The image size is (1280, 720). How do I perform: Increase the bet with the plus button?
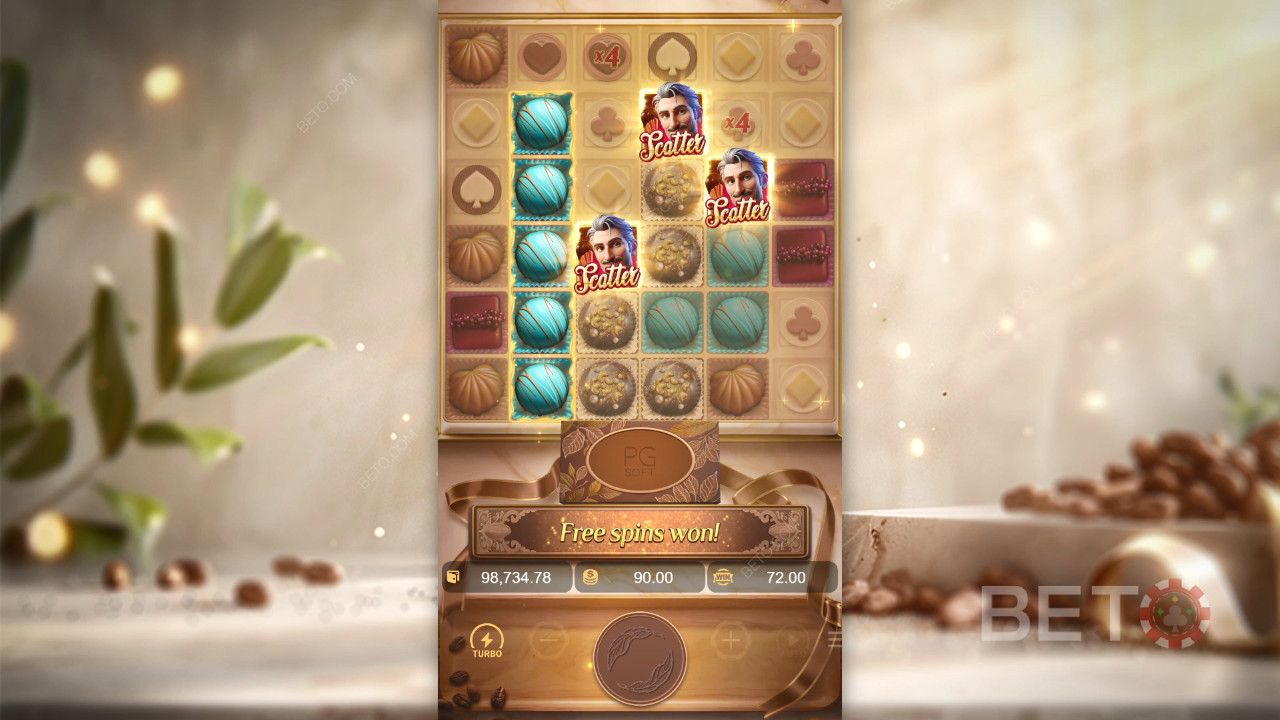click(731, 640)
